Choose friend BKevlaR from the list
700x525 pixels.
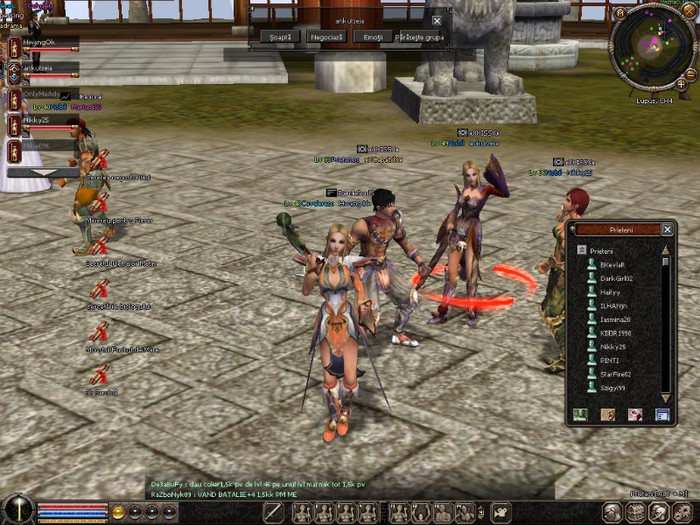pos(612,264)
